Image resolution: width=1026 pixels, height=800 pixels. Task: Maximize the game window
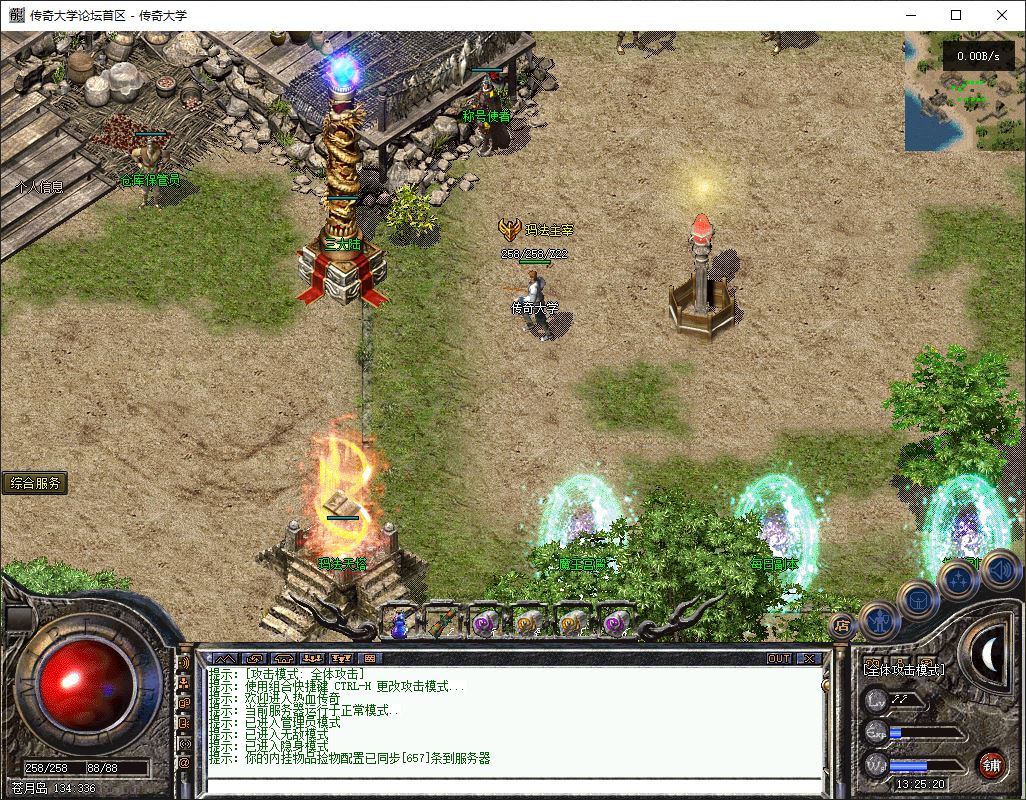click(x=956, y=15)
